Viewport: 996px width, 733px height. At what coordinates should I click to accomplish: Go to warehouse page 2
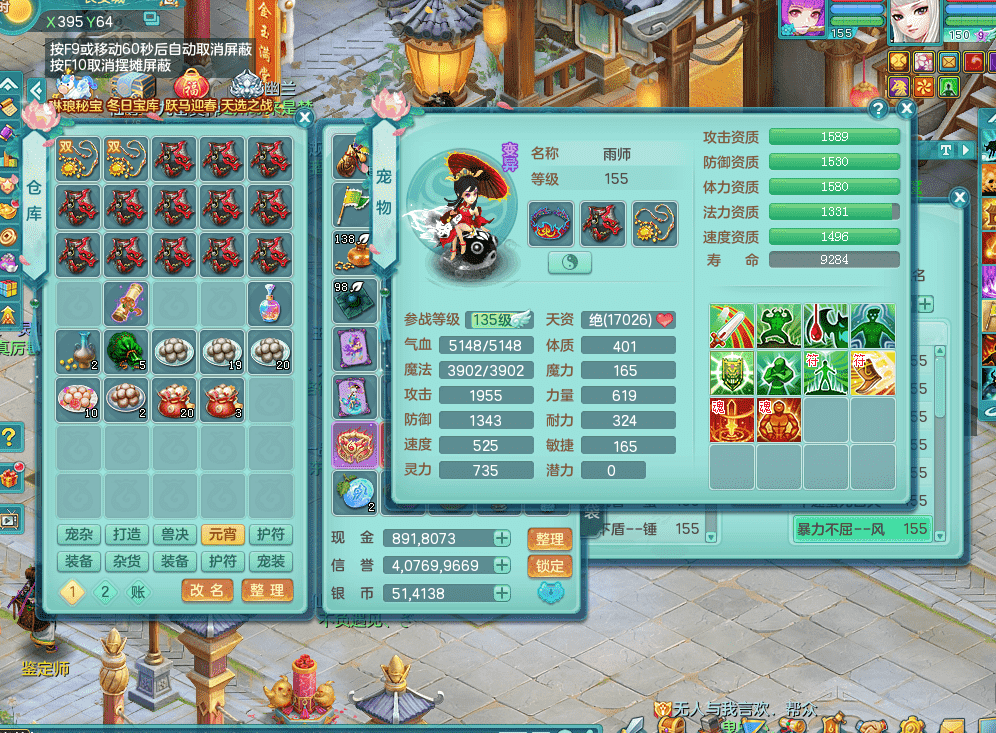click(105, 591)
